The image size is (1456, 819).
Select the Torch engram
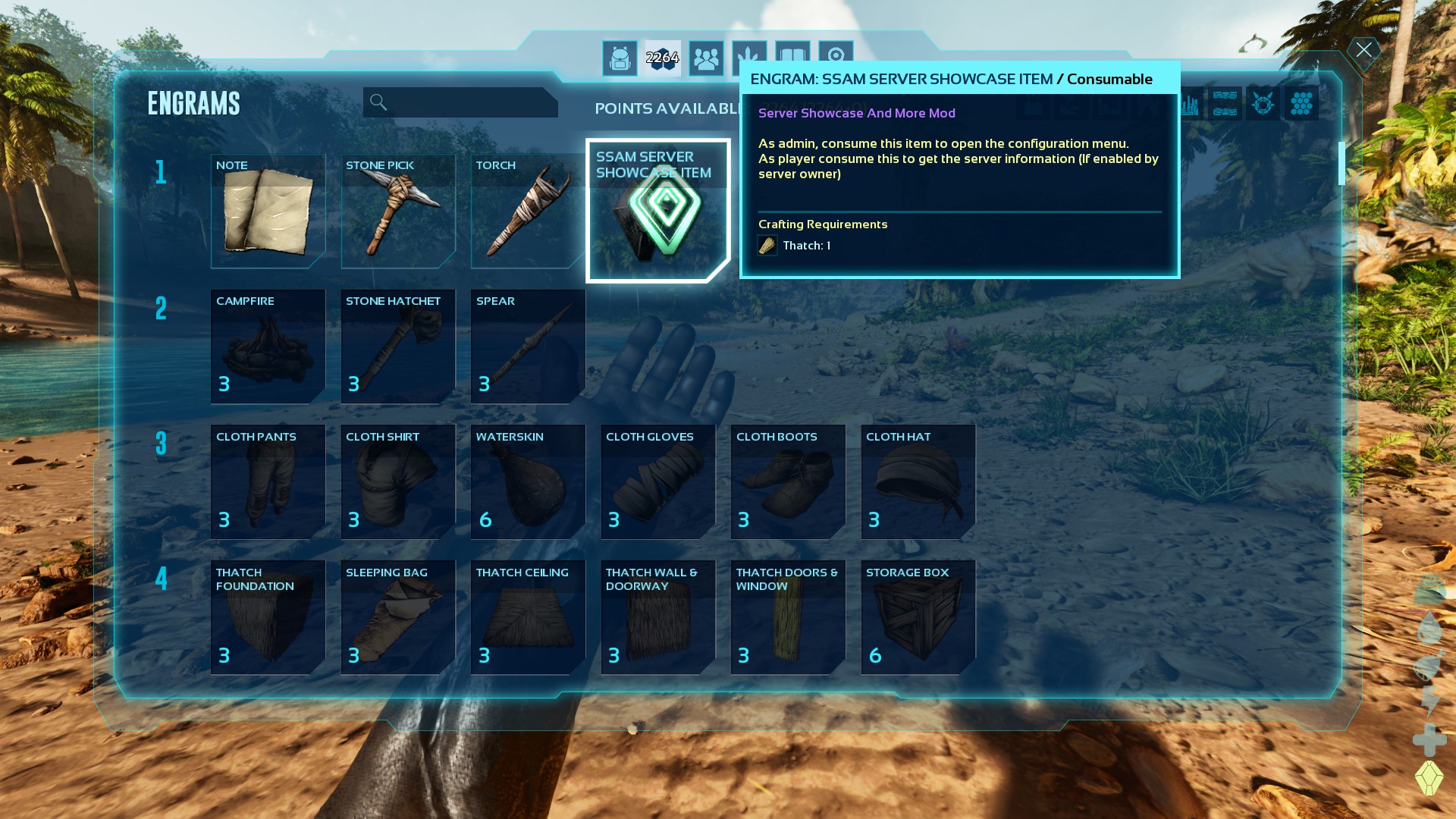(528, 212)
